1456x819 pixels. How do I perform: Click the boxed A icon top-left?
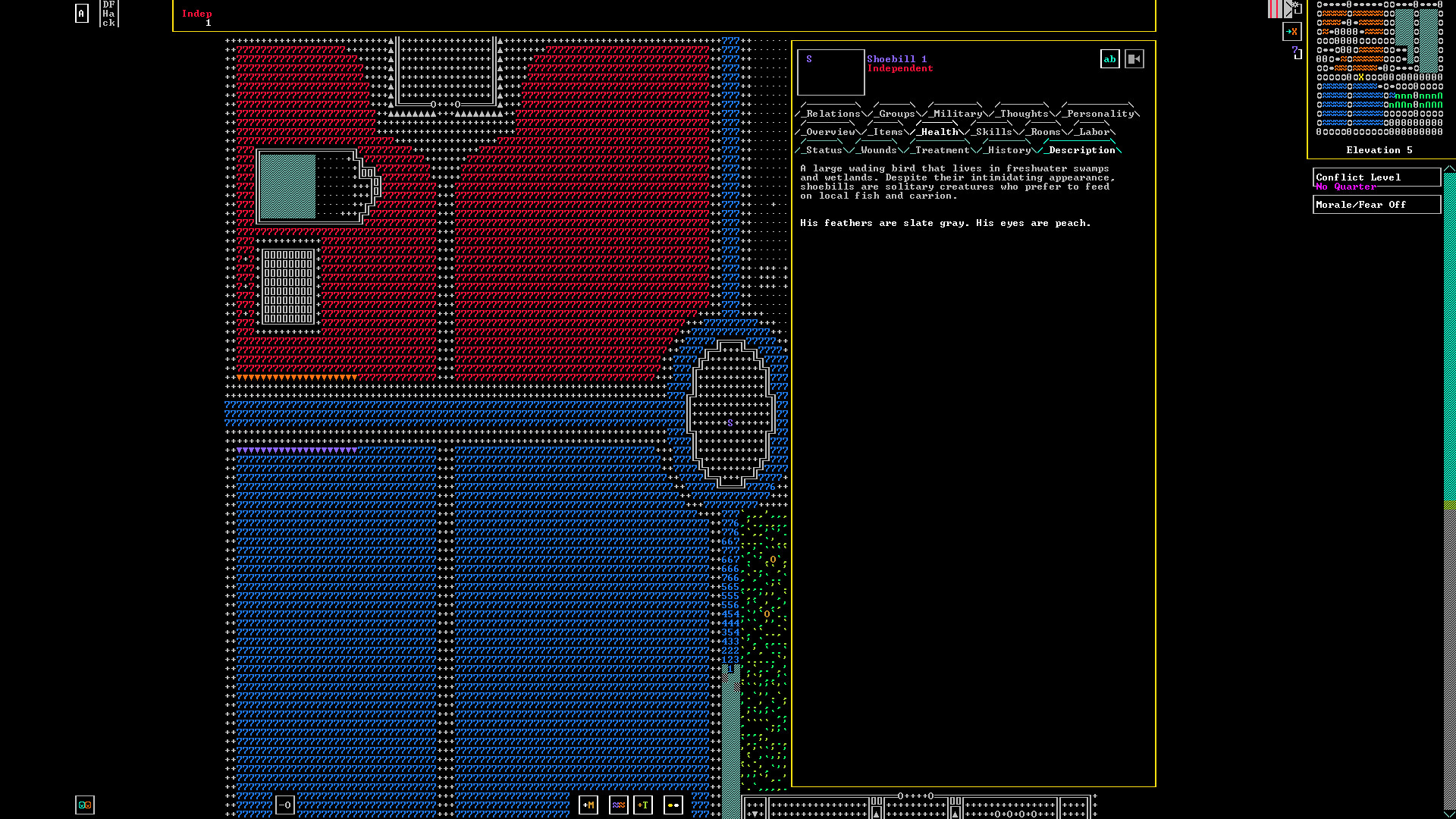(81, 12)
